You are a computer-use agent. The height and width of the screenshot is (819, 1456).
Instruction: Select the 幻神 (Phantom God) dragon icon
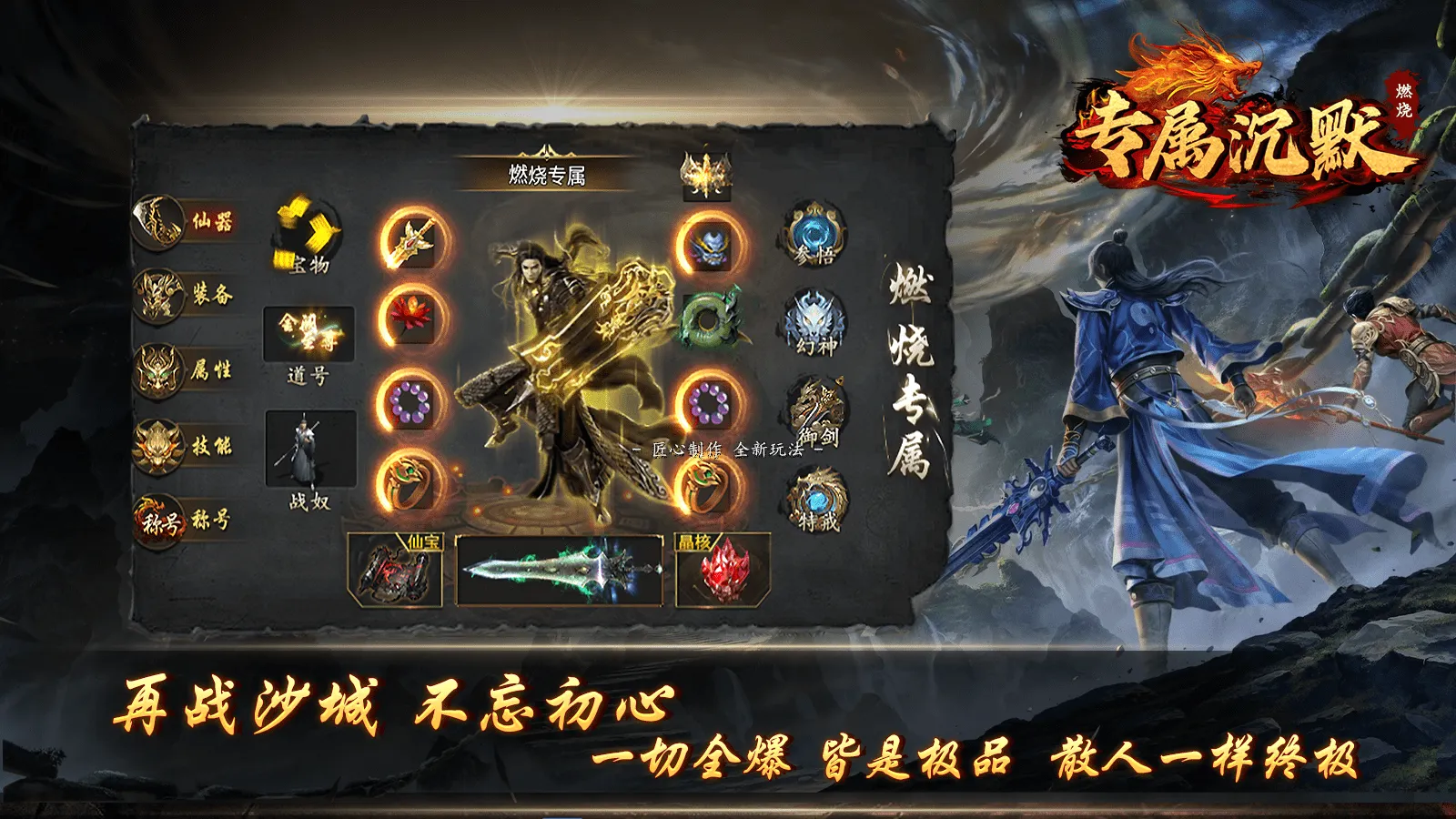pos(816,320)
